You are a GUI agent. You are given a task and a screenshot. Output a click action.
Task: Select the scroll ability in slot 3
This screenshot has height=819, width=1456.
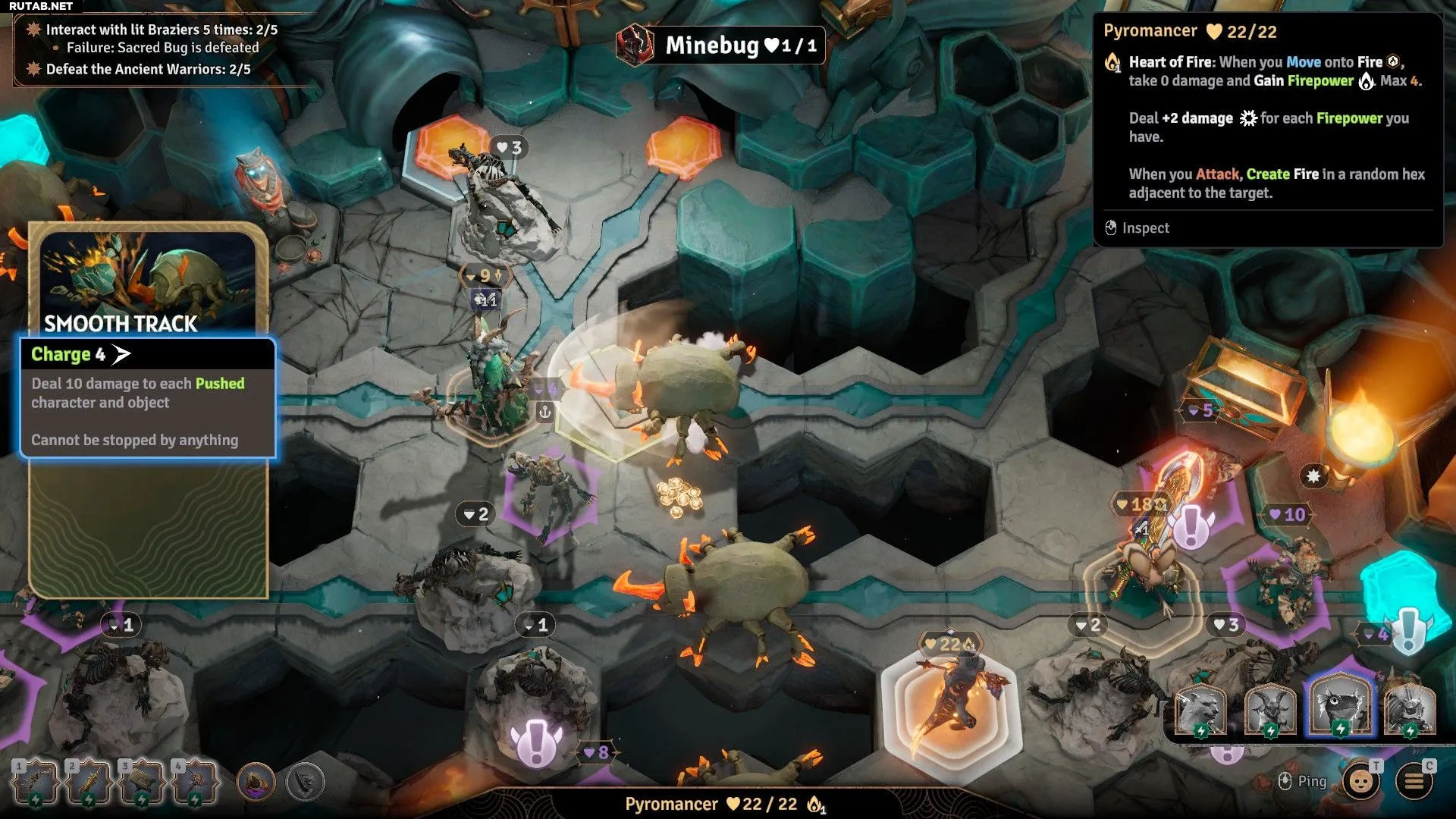click(141, 782)
